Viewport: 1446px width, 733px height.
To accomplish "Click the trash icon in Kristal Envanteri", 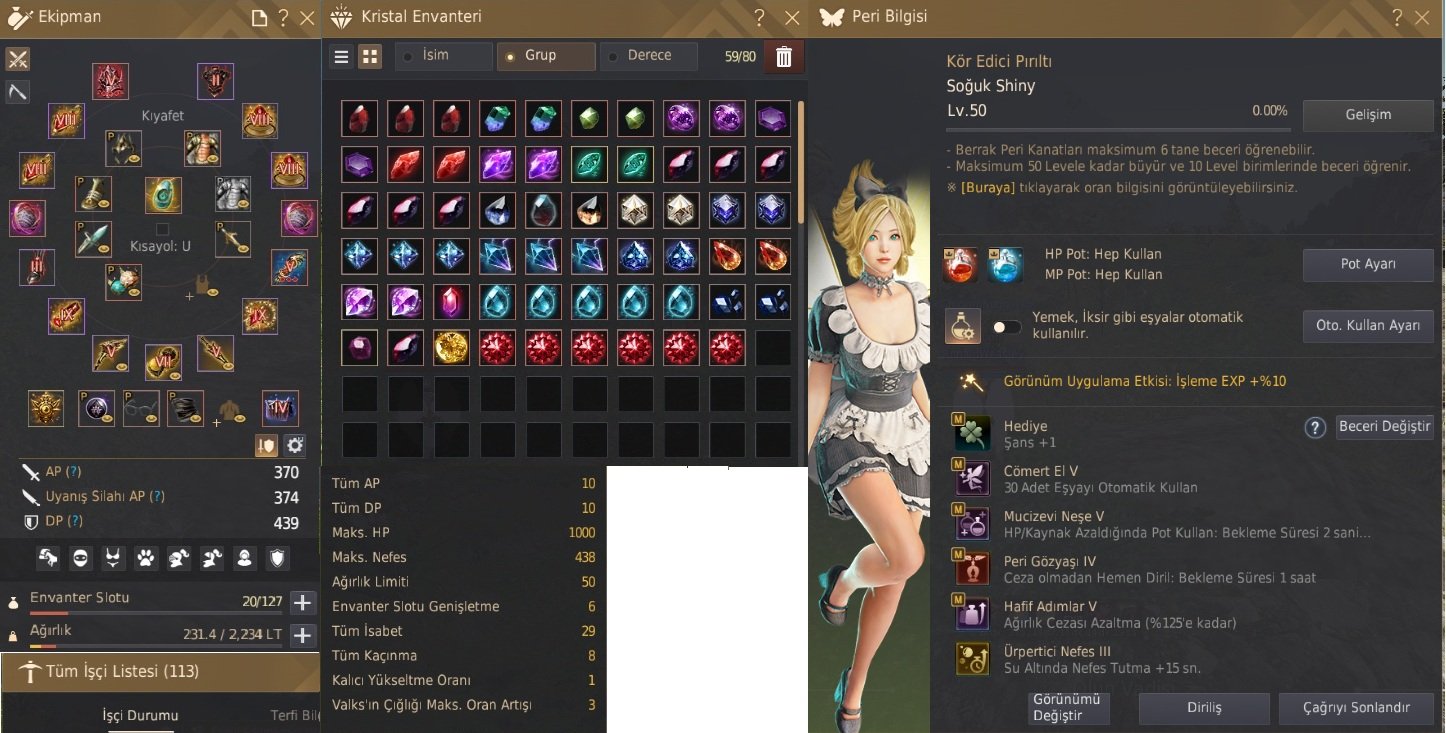I will point(784,56).
